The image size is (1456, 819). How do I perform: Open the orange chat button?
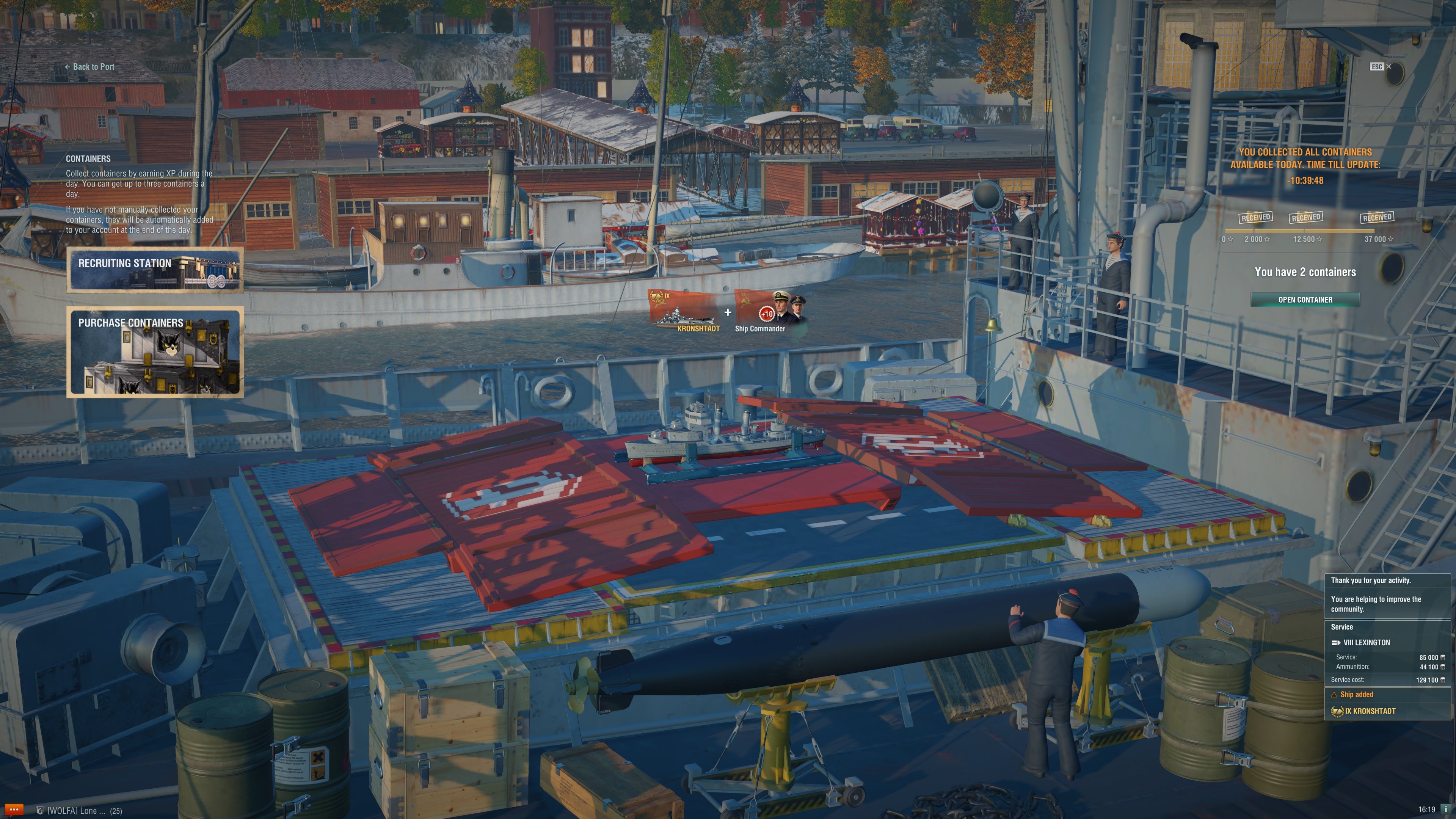[14, 810]
